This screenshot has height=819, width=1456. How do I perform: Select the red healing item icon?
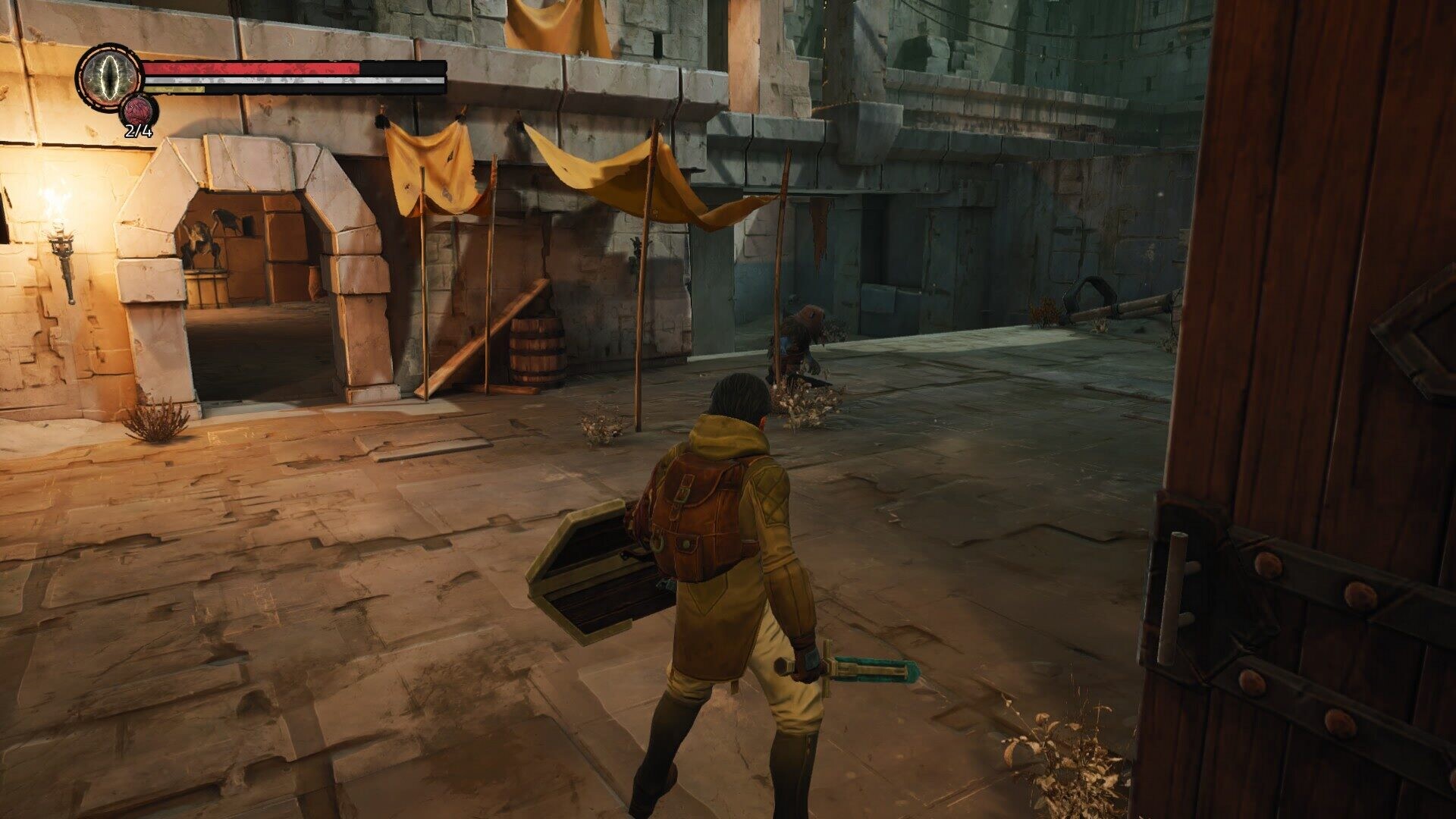[138, 112]
